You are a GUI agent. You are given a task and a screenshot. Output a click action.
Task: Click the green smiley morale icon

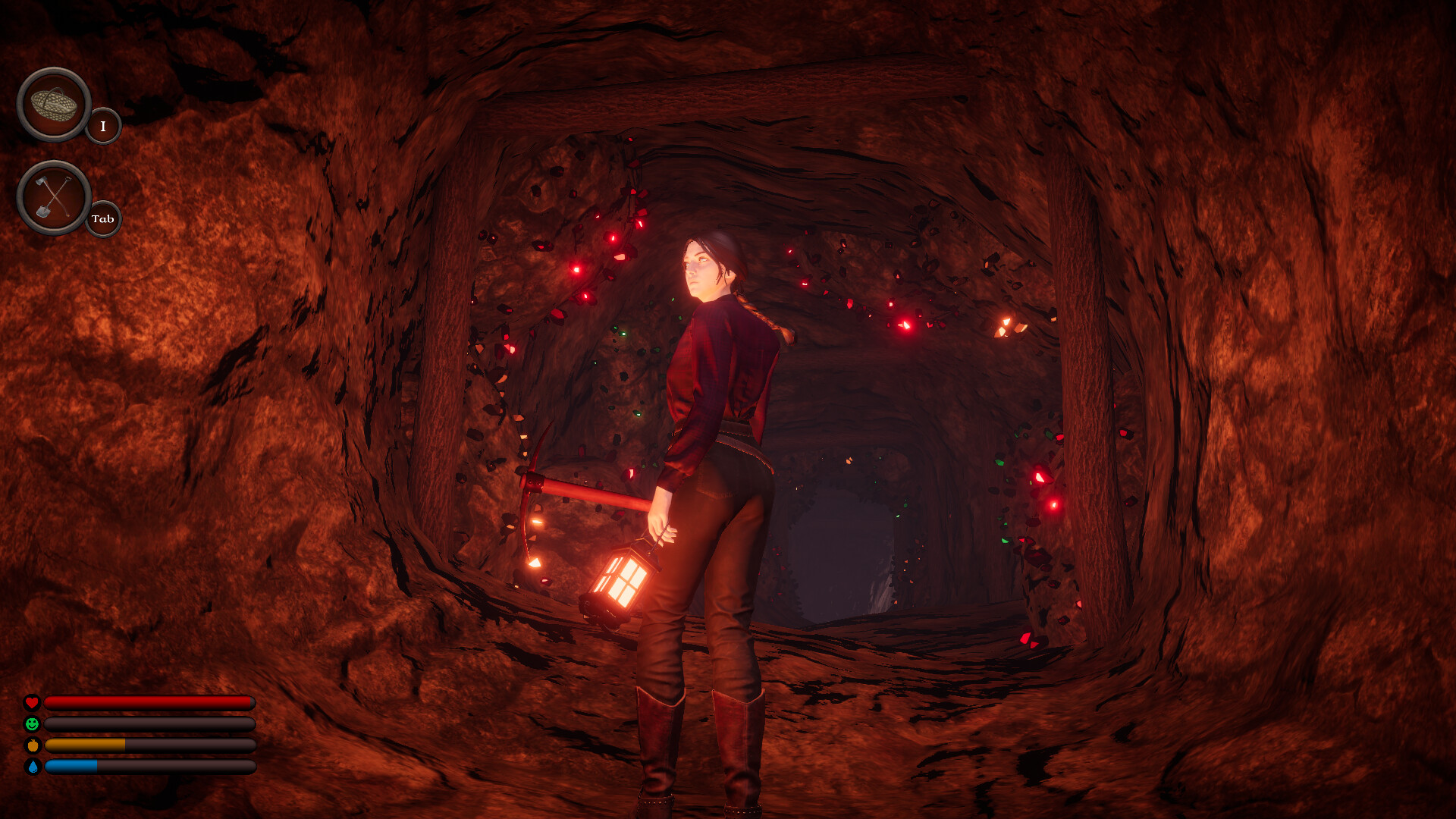[32, 724]
